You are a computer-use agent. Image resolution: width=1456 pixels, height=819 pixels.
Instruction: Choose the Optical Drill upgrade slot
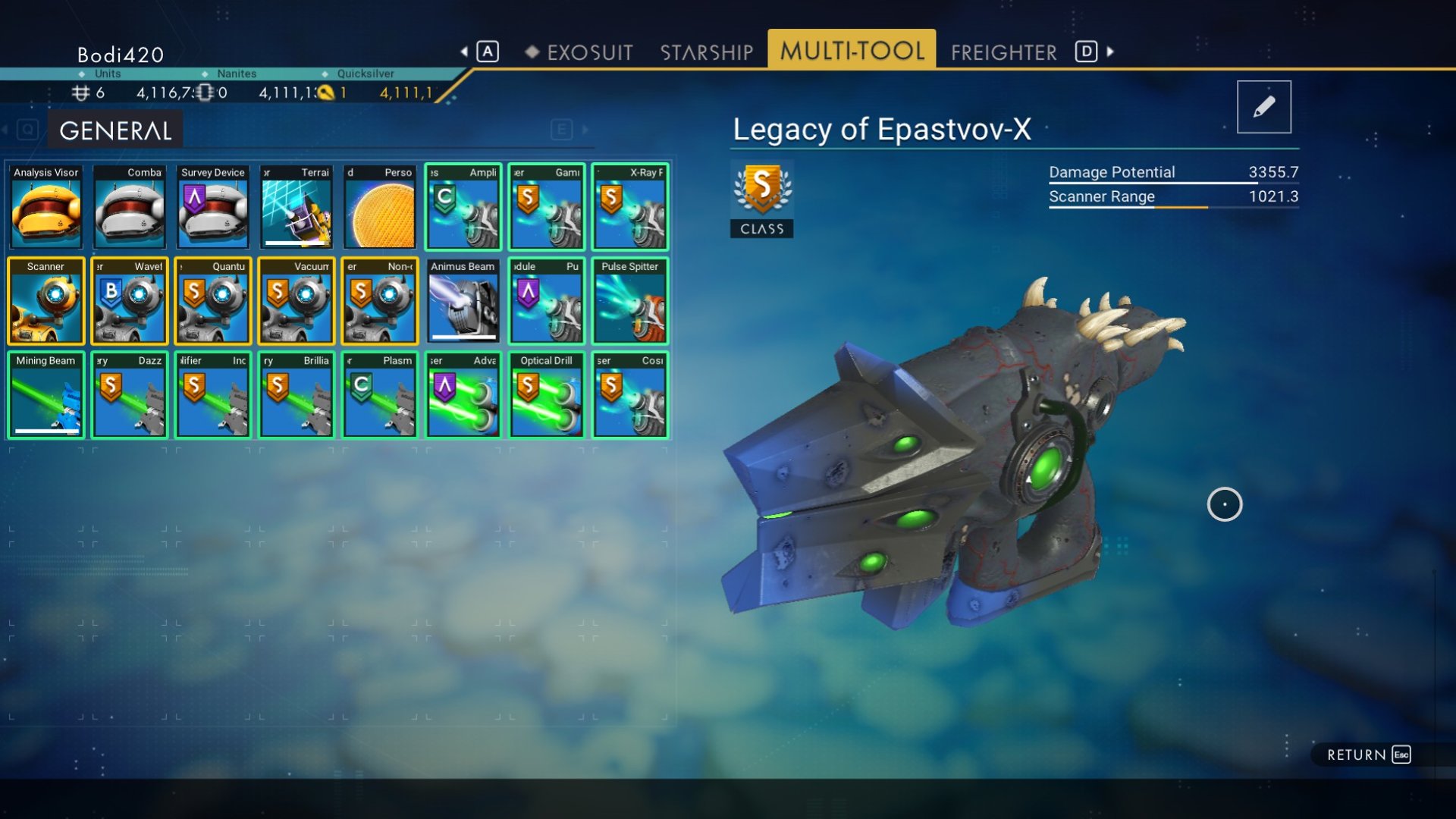coord(547,395)
